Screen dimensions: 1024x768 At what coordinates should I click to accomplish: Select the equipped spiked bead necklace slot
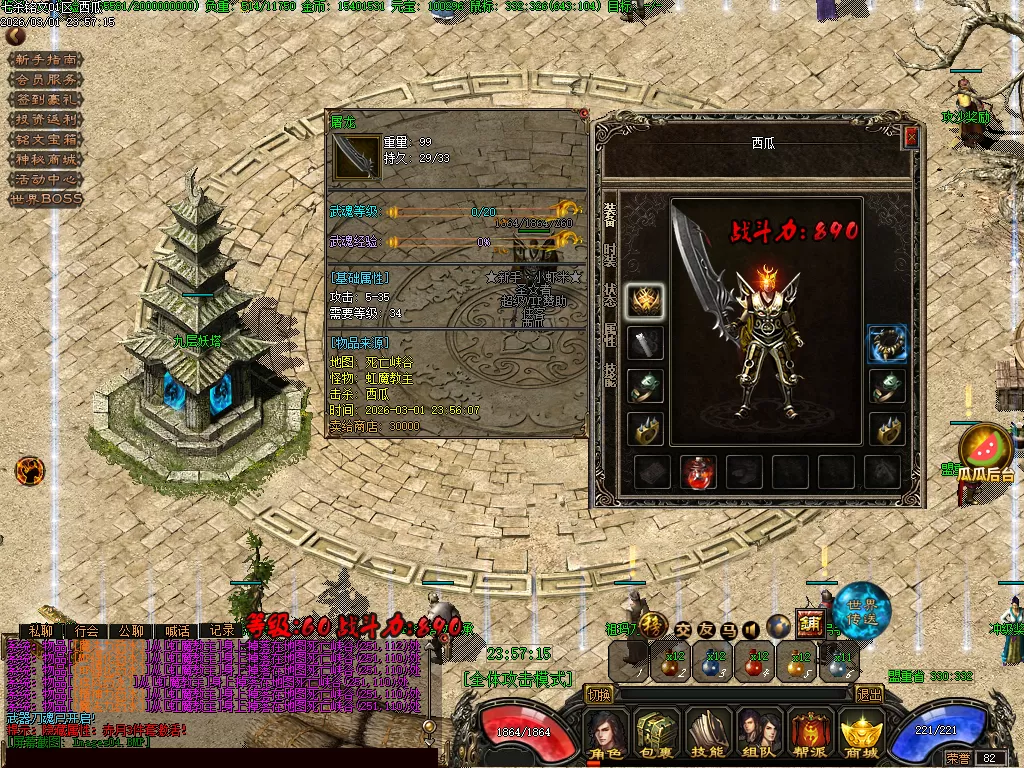coord(887,344)
